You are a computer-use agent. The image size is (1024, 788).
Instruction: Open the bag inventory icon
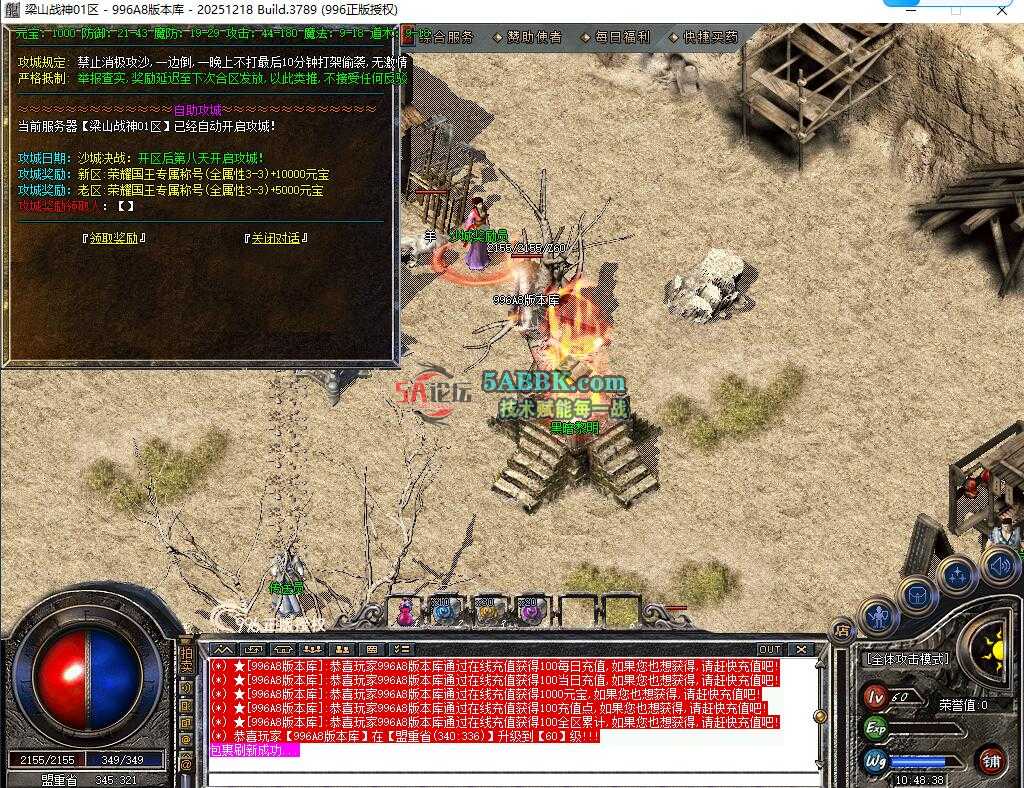[x=916, y=595]
